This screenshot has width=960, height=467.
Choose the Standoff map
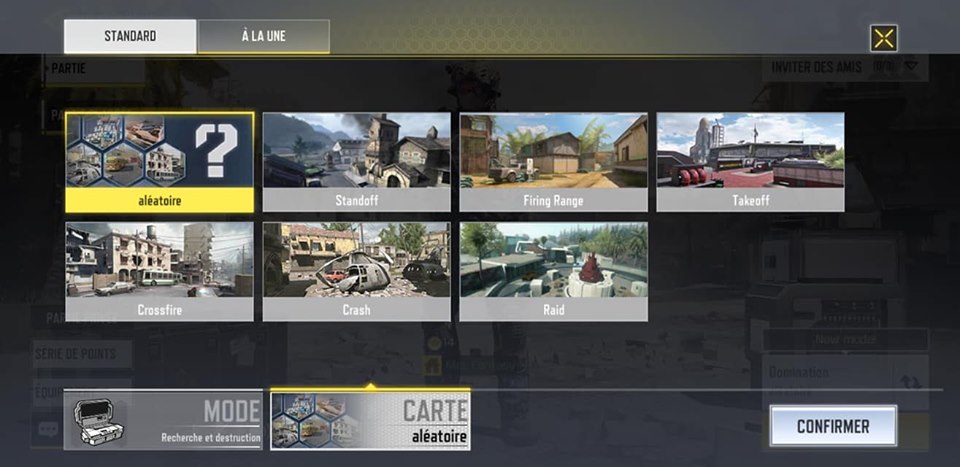(357, 161)
